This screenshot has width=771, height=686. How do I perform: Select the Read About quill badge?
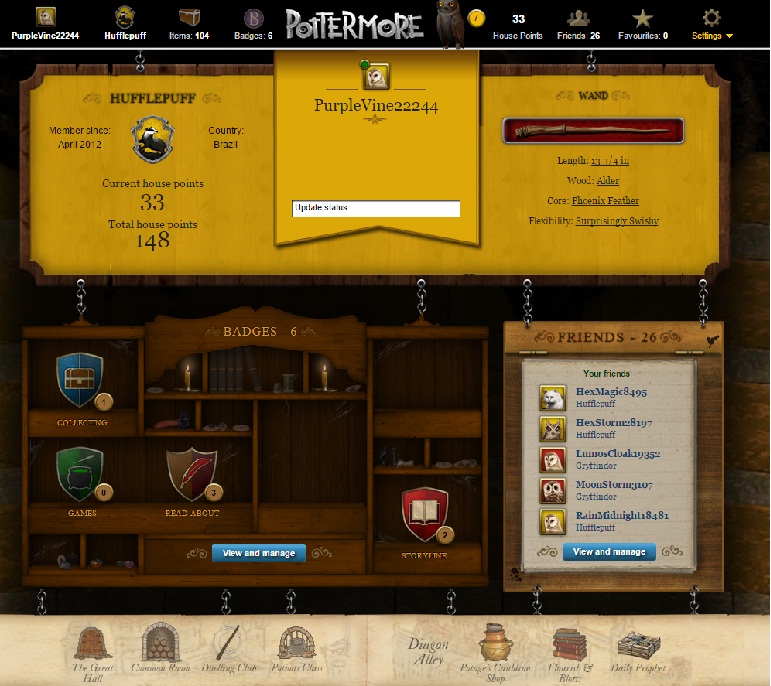[191, 474]
